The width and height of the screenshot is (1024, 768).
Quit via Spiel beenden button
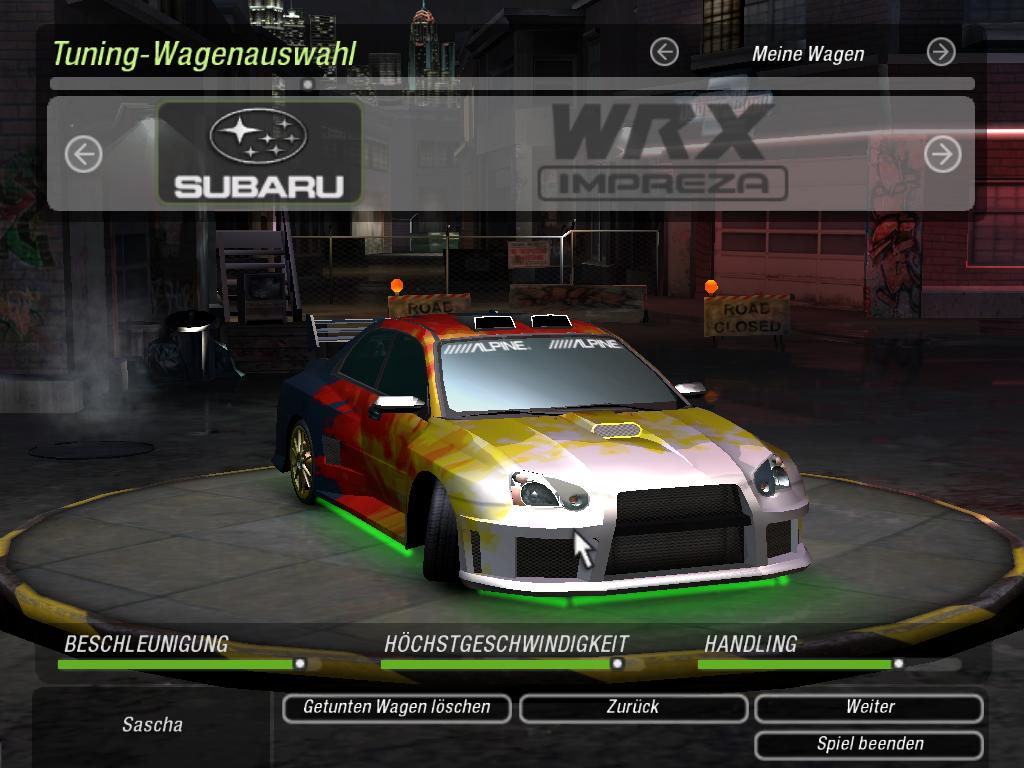[x=869, y=745]
